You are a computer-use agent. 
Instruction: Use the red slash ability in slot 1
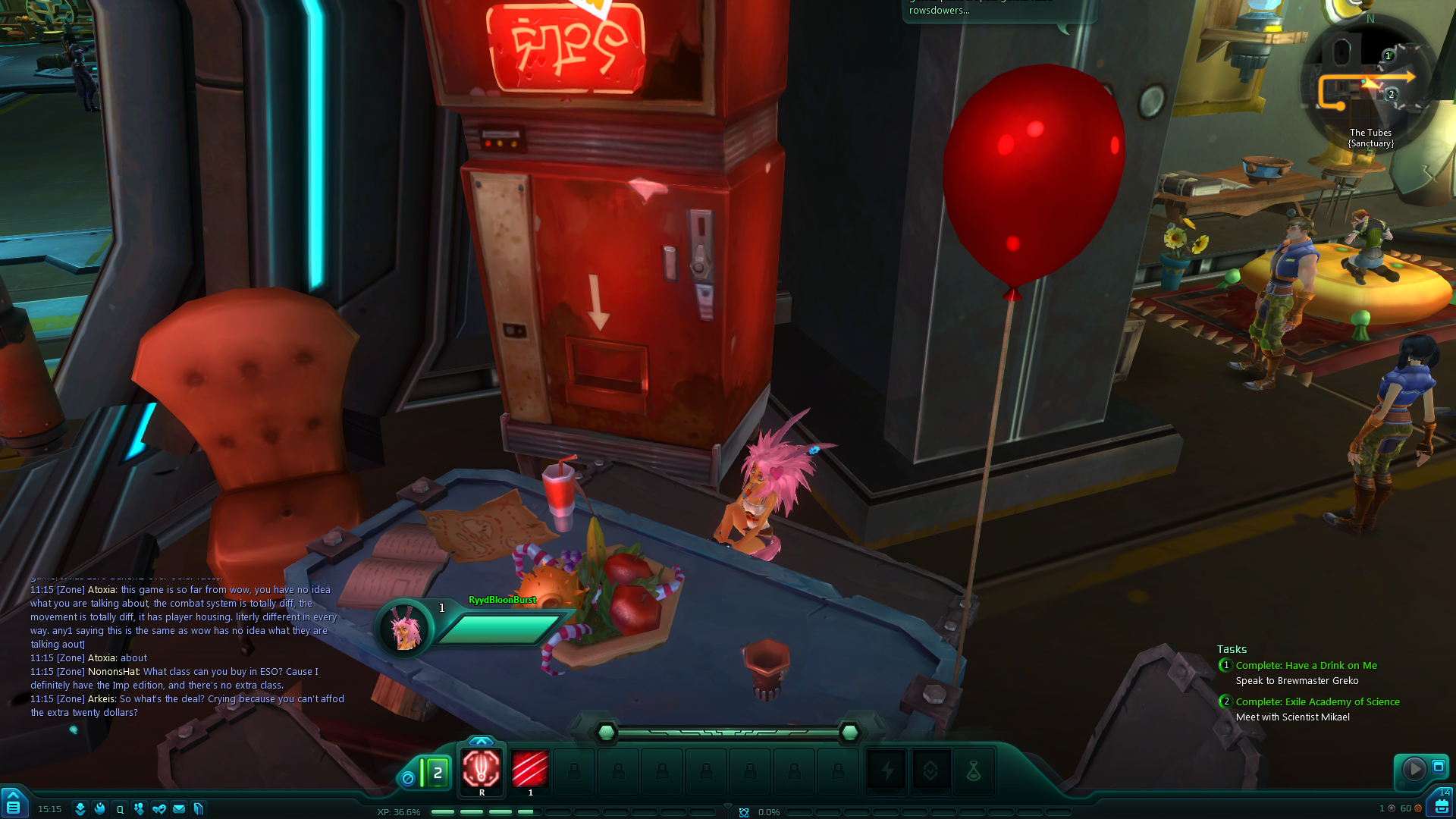click(x=530, y=769)
